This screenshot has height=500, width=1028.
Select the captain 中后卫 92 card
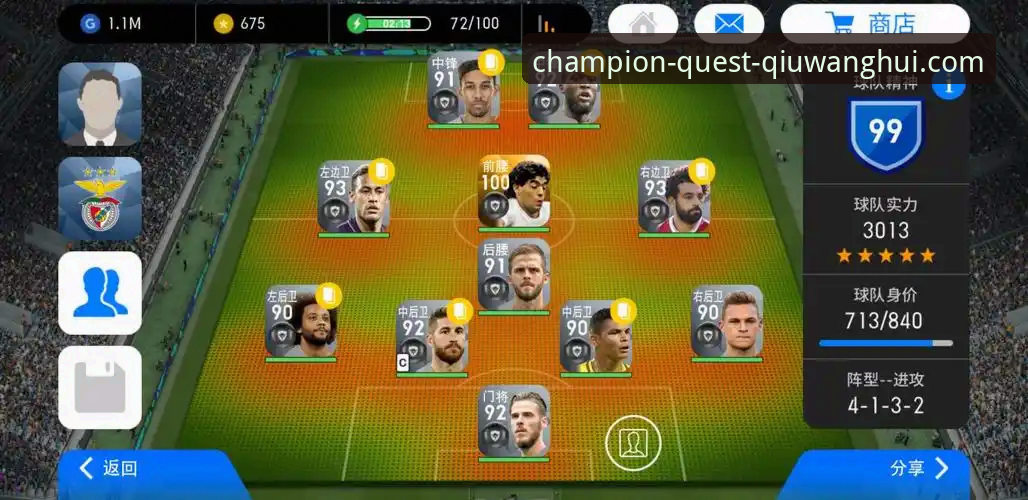[x=432, y=337]
